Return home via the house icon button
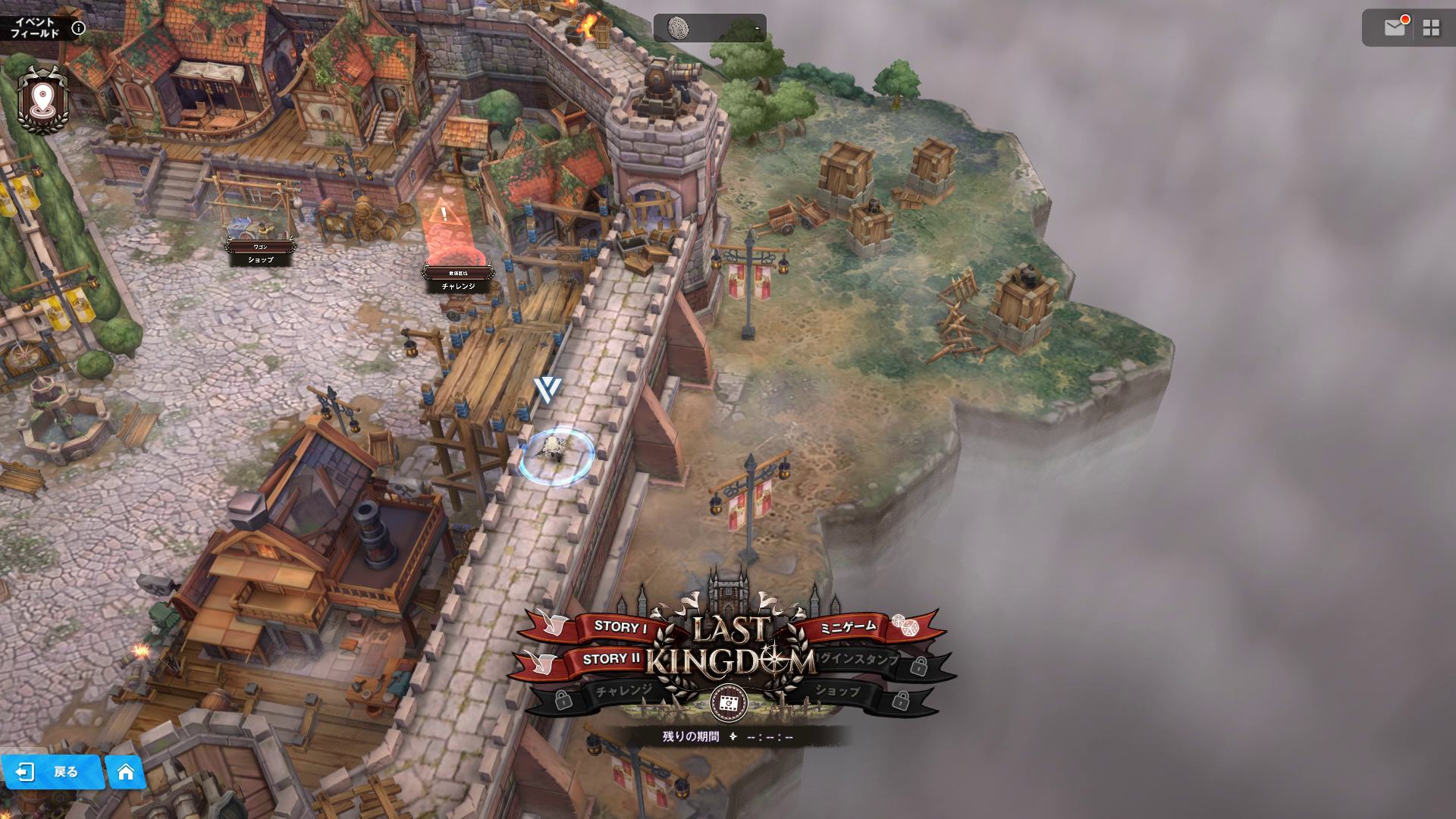The image size is (1456, 819). pyautogui.click(x=126, y=772)
